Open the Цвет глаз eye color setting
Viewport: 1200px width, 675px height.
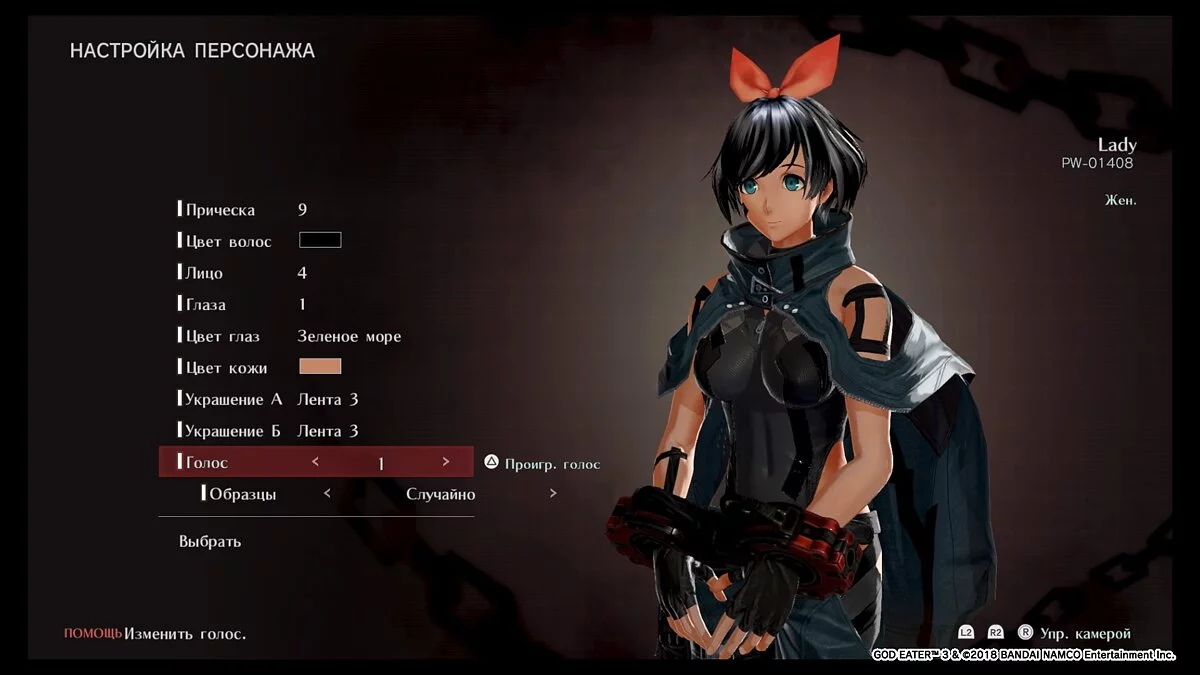(223, 337)
